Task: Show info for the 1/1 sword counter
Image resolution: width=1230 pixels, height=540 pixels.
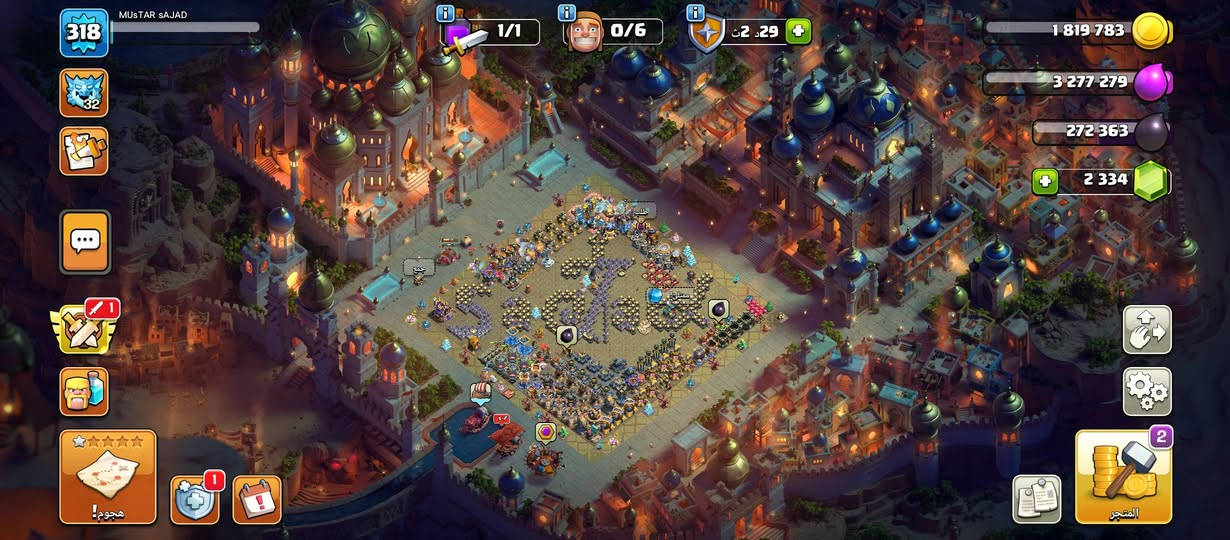Action: tap(446, 13)
